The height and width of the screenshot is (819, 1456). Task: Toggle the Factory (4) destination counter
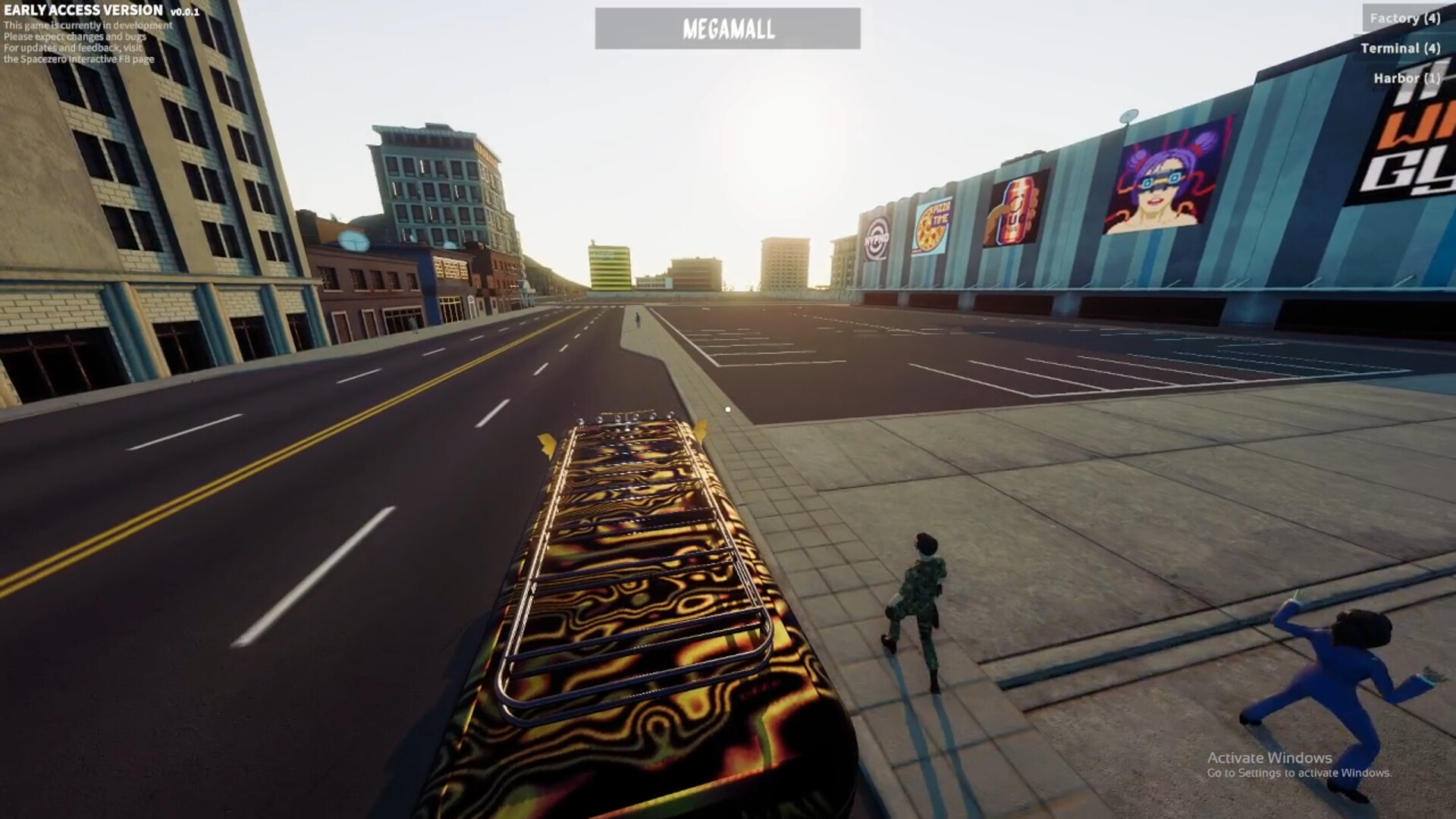(x=1404, y=17)
